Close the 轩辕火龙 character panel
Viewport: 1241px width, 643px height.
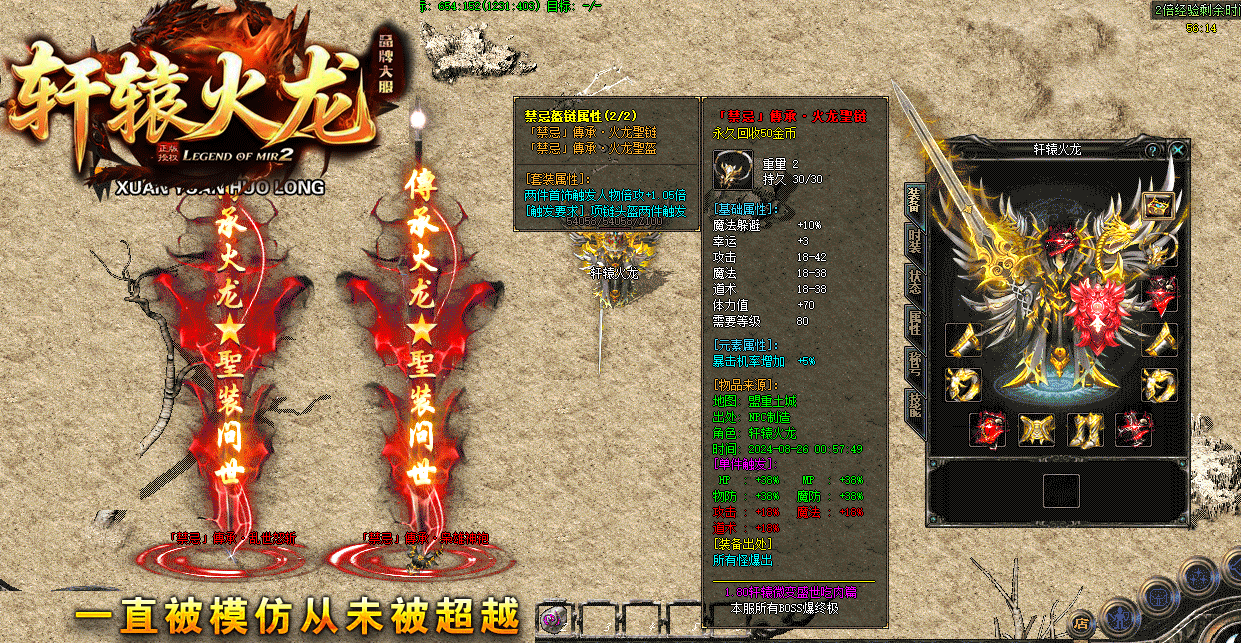tap(1179, 150)
